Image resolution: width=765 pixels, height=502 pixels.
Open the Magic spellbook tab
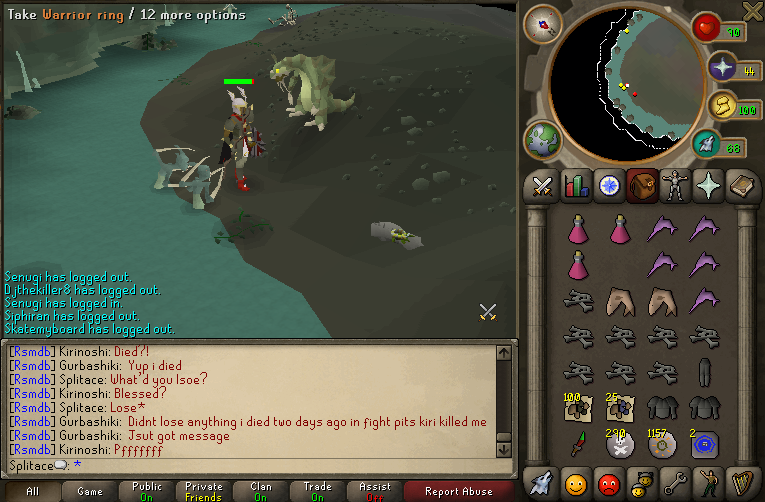click(742, 186)
